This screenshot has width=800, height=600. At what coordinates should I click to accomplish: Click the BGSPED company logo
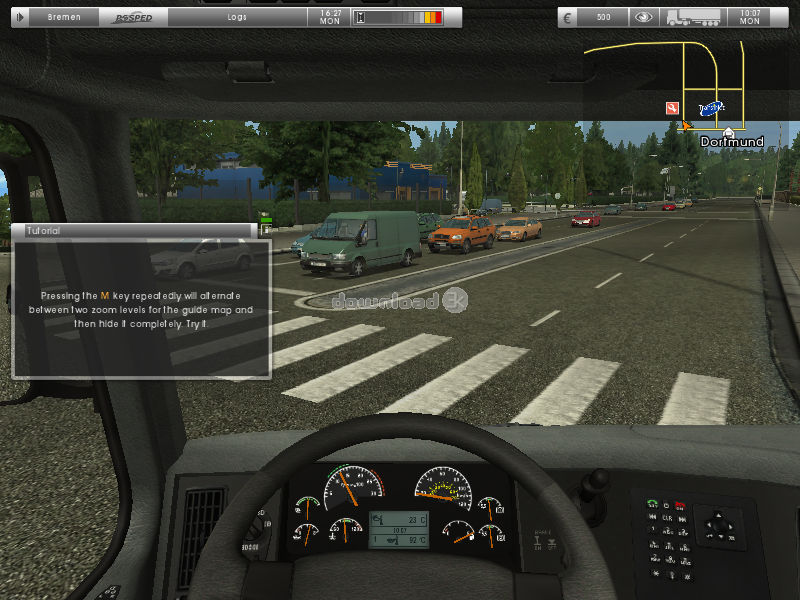tap(134, 17)
